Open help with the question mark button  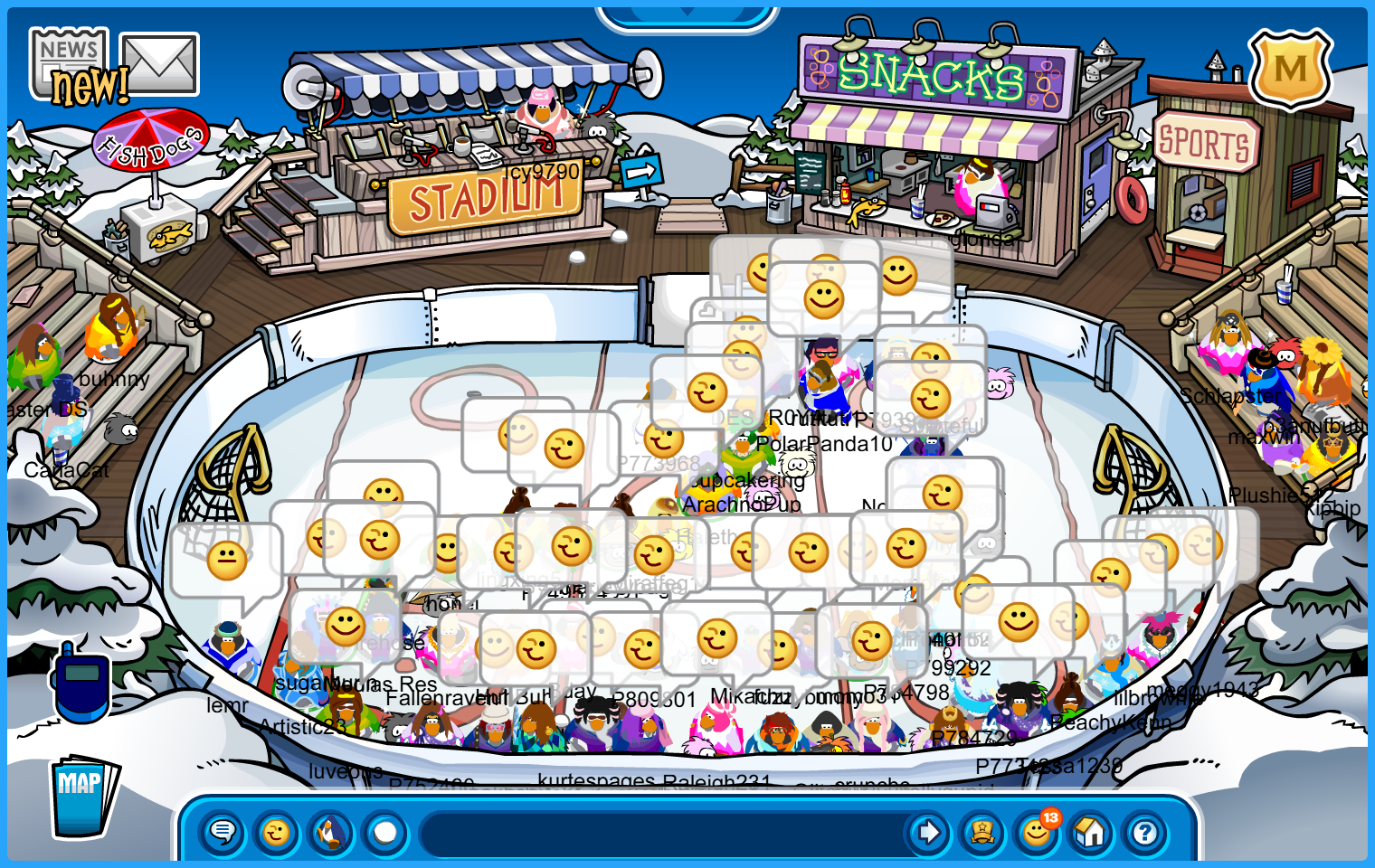click(x=1145, y=832)
